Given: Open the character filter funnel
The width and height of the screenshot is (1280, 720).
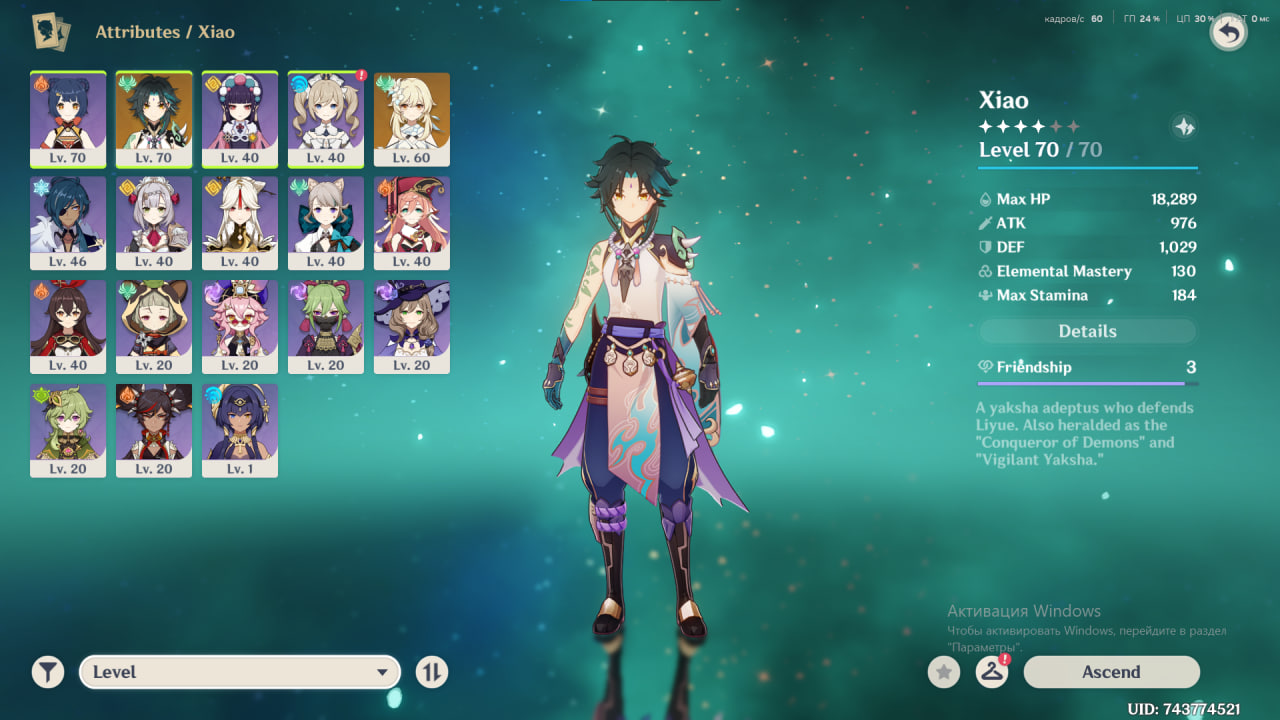Looking at the screenshot, I should click(x=47, y=672).
